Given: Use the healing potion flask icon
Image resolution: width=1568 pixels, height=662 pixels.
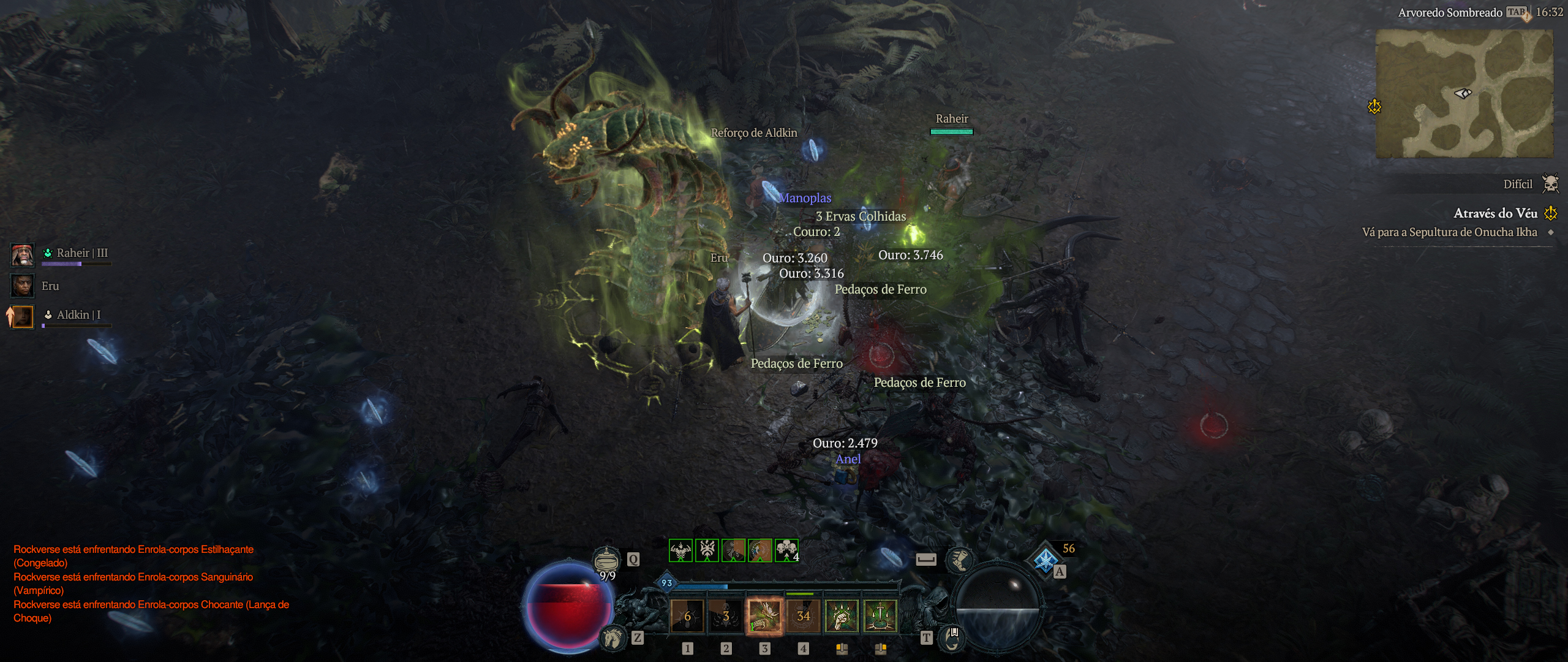Looking at the screenshot, I should click(606, 560).
